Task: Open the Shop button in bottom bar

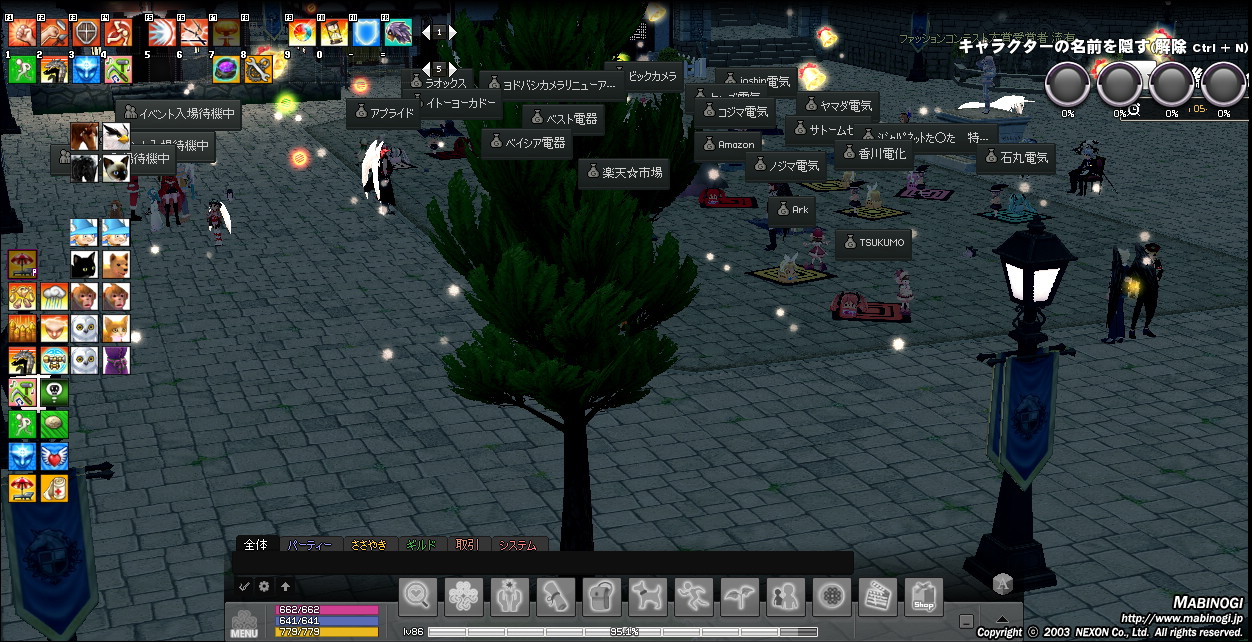Action: (x=924, y=598)
